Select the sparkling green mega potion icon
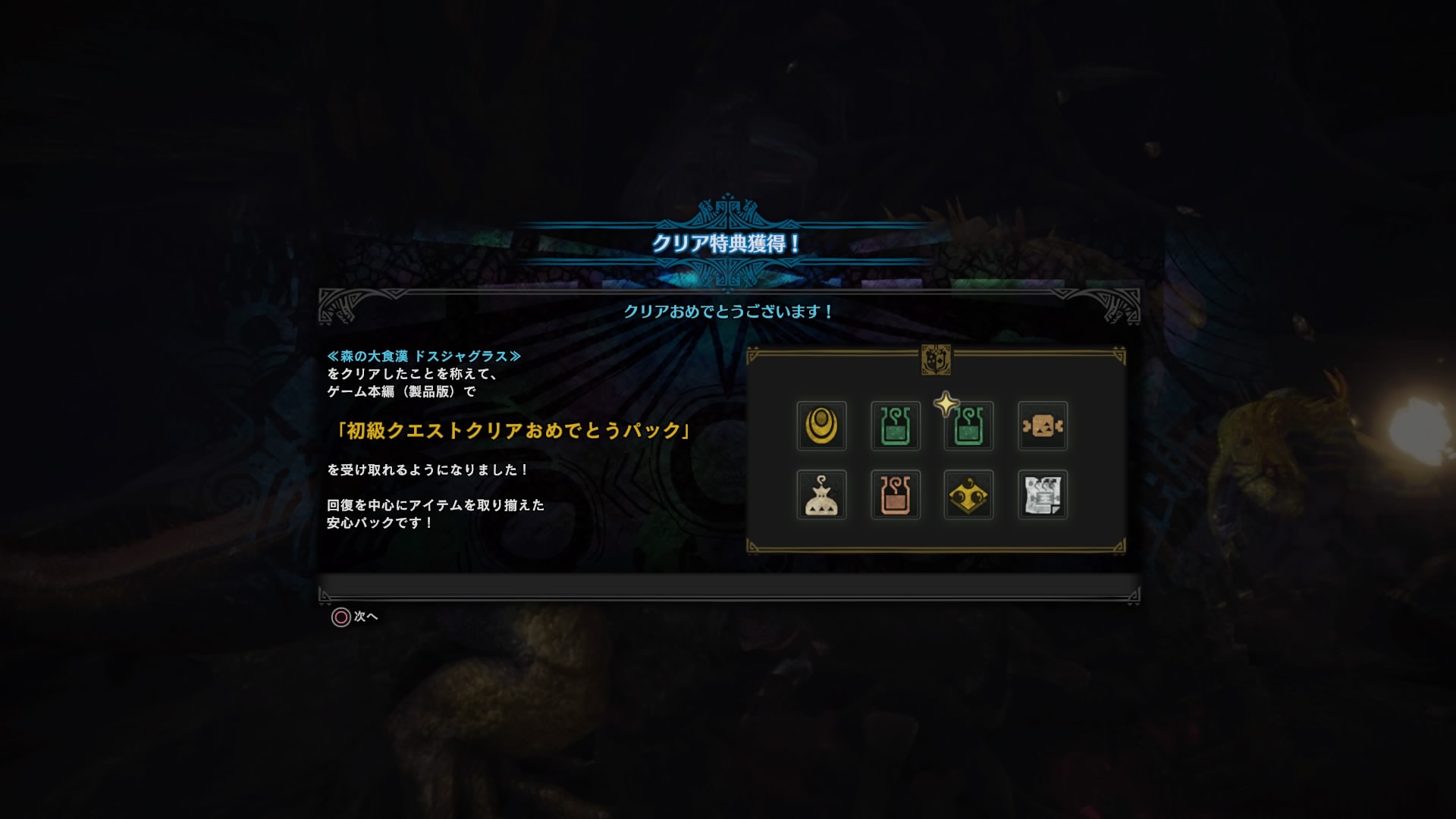This screenshot has height=819, width=1456. (968, 426)
